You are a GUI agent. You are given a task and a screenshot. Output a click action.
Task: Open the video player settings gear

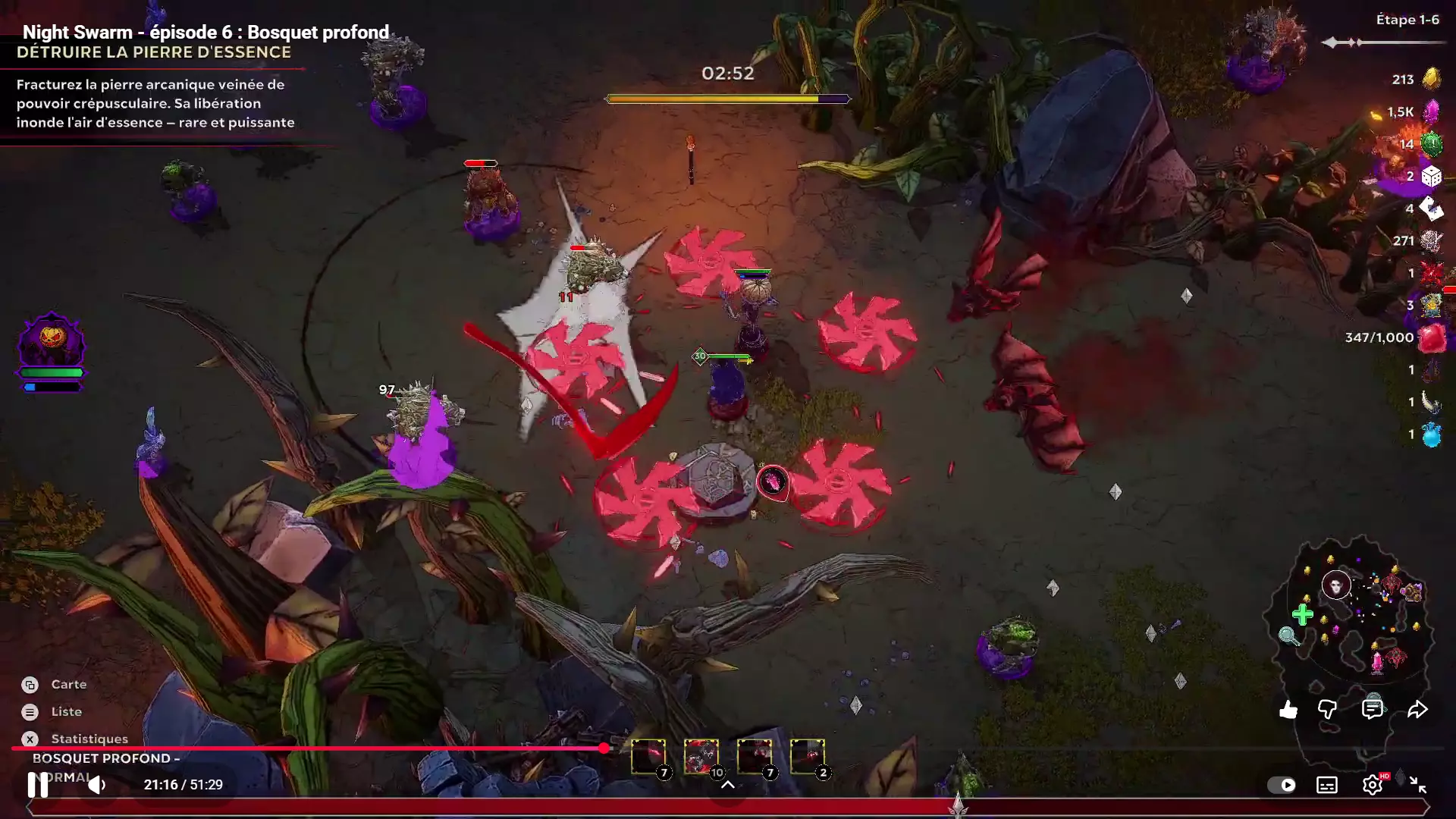(1373, 785)
